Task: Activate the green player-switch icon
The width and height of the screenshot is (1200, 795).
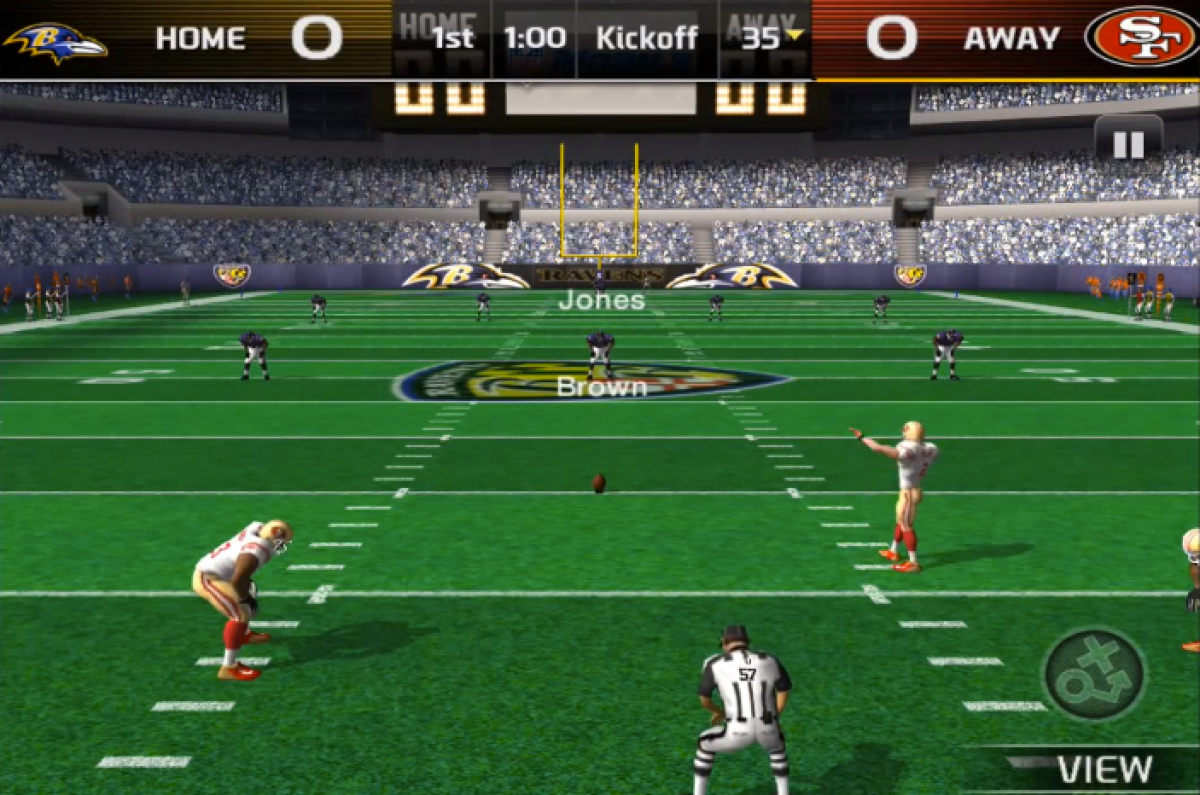Action: (1094, 674)
